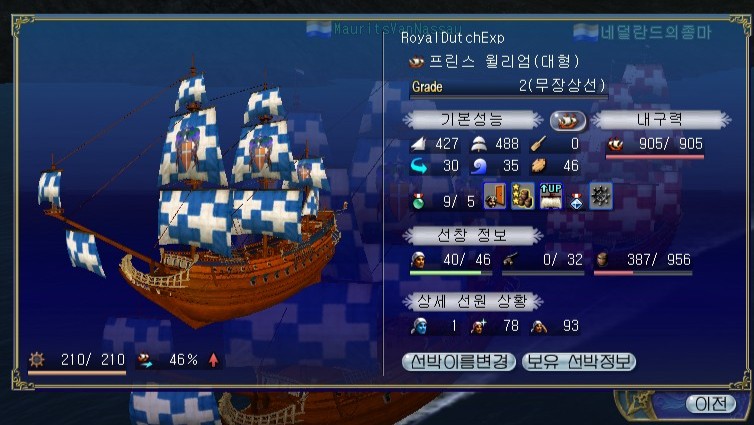754x425 pixels.
Task: Select the ship's wheel skill icon
Action: click(601, 197)
